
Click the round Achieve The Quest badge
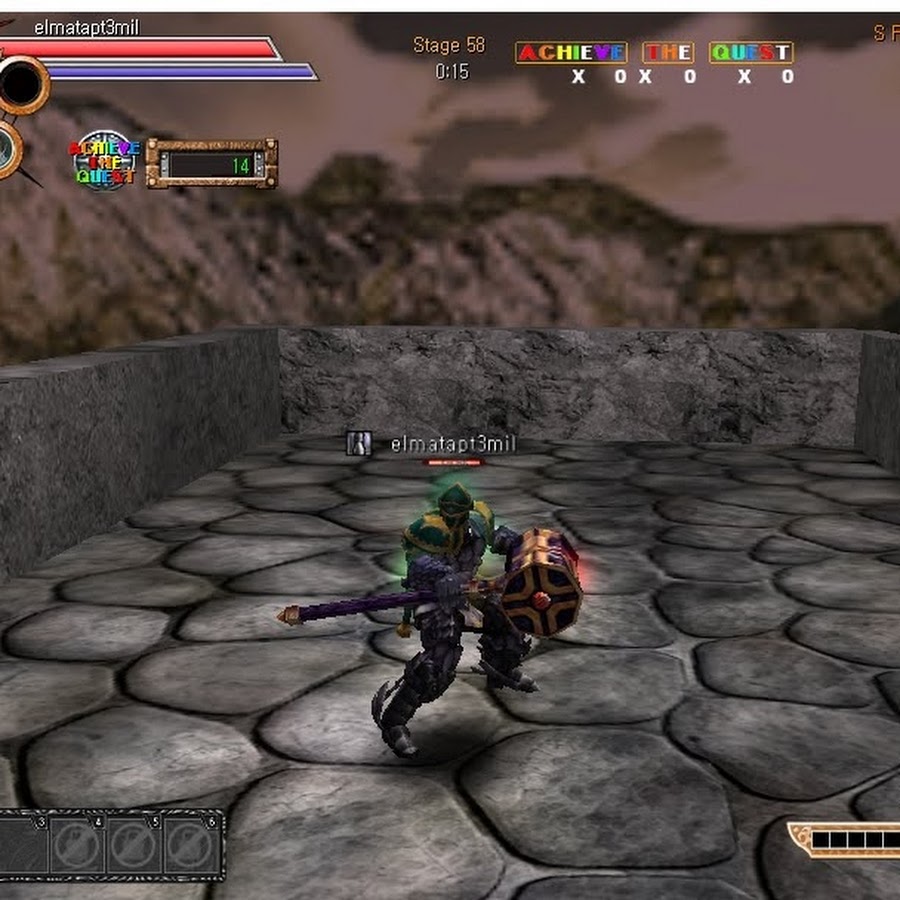[x=104, y=161]
